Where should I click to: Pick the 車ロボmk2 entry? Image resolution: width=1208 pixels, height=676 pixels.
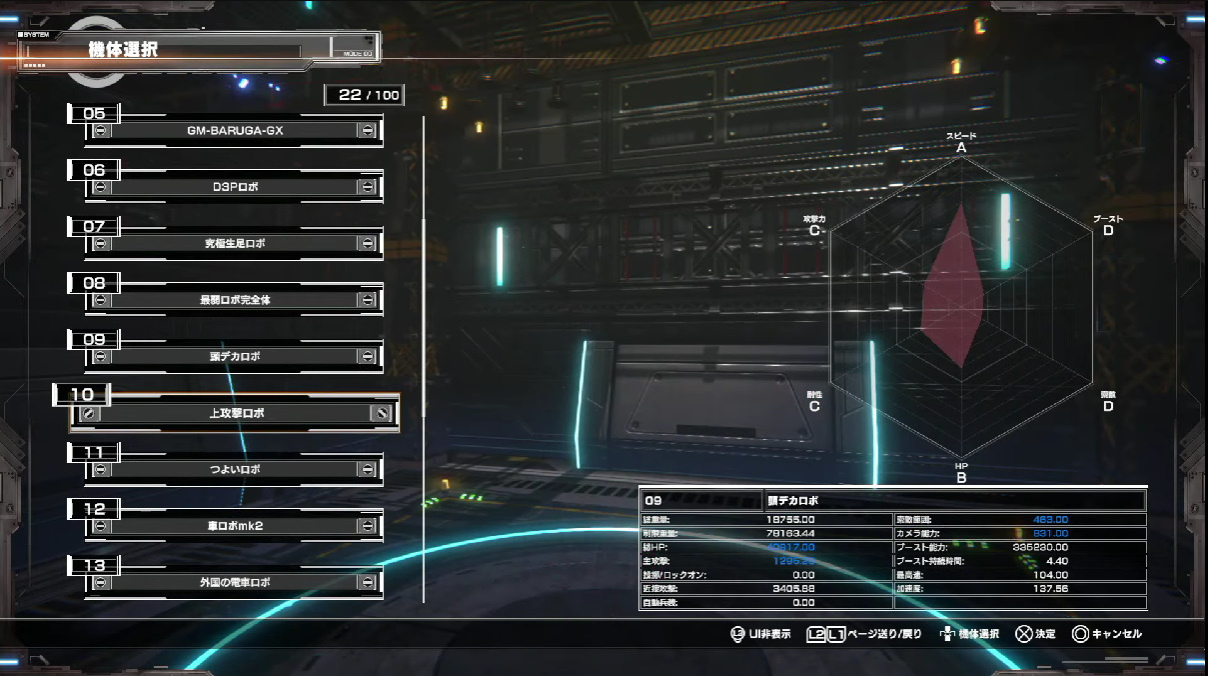point(235,525)
